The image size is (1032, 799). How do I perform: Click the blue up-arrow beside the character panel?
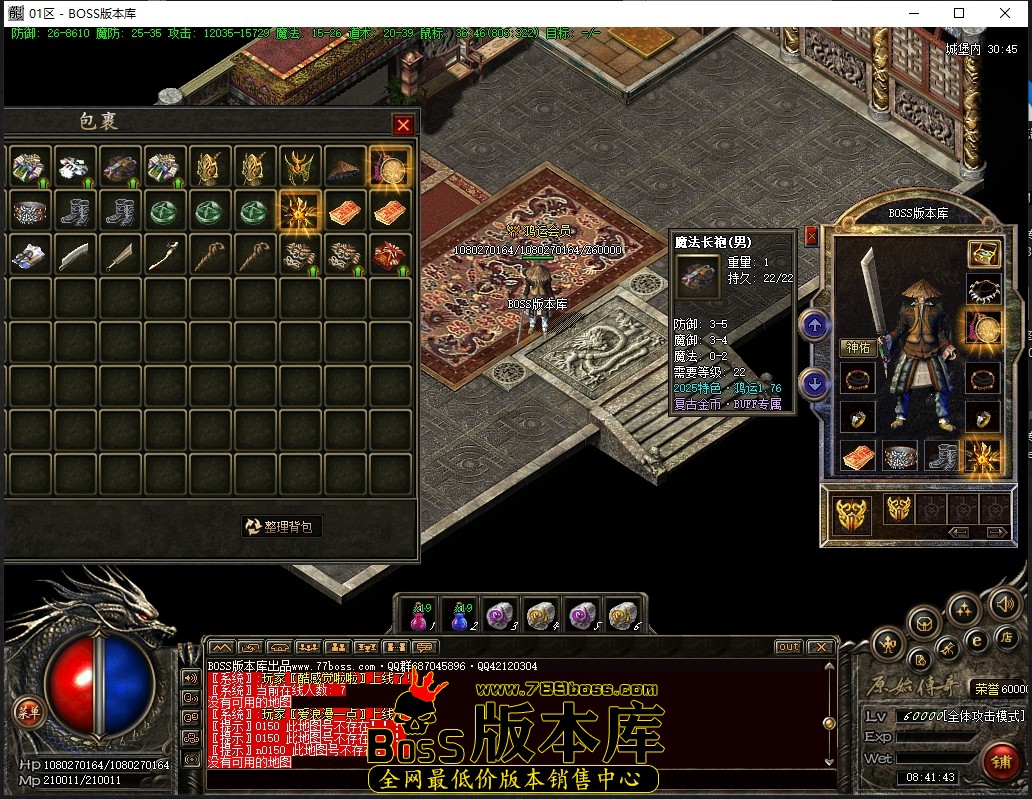click(814, 325)
